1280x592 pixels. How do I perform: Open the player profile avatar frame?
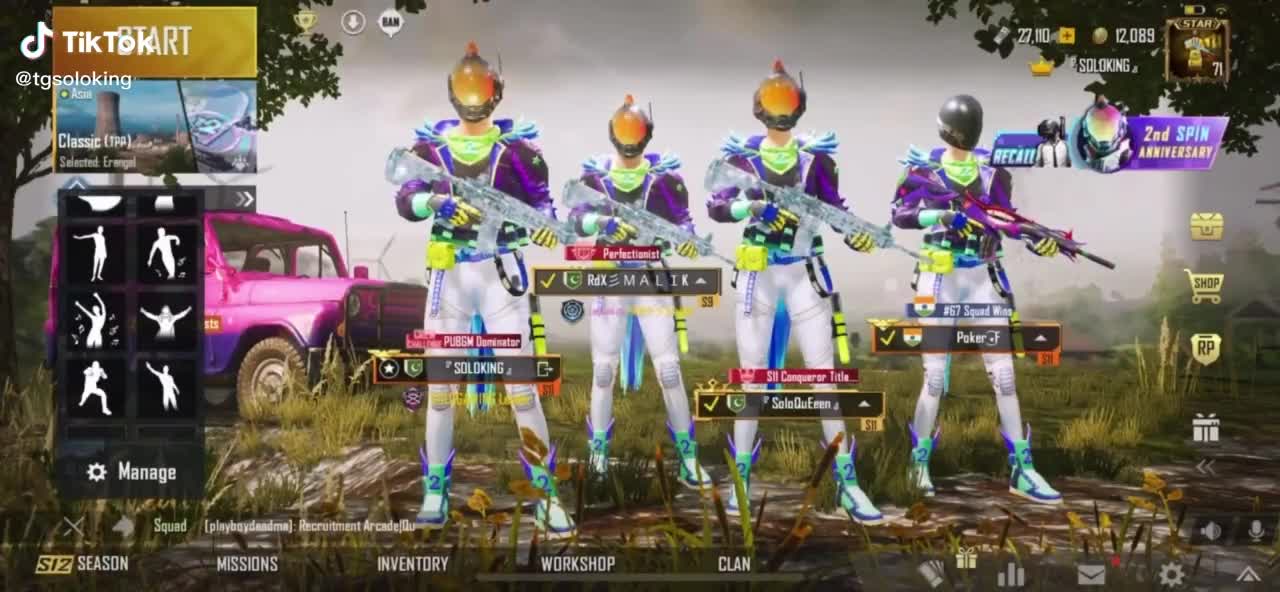(x=1197, y=49)
